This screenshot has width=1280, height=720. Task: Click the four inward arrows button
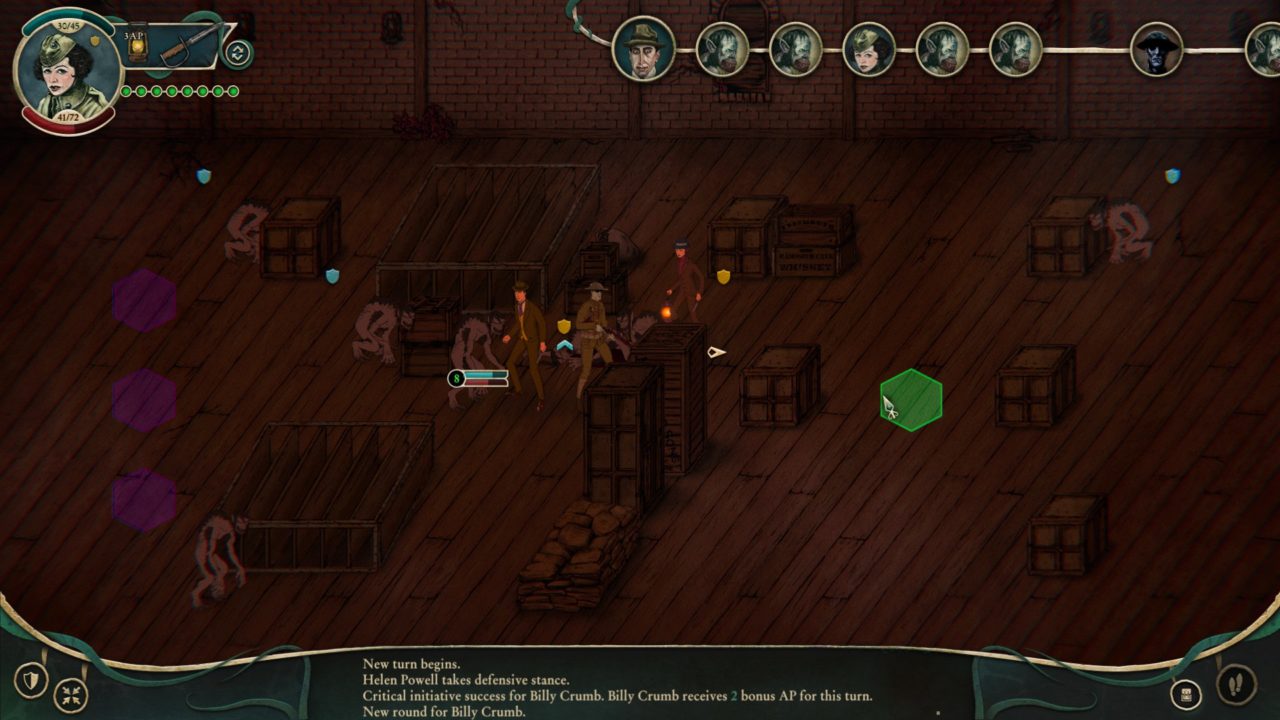[x=71, y=694]
